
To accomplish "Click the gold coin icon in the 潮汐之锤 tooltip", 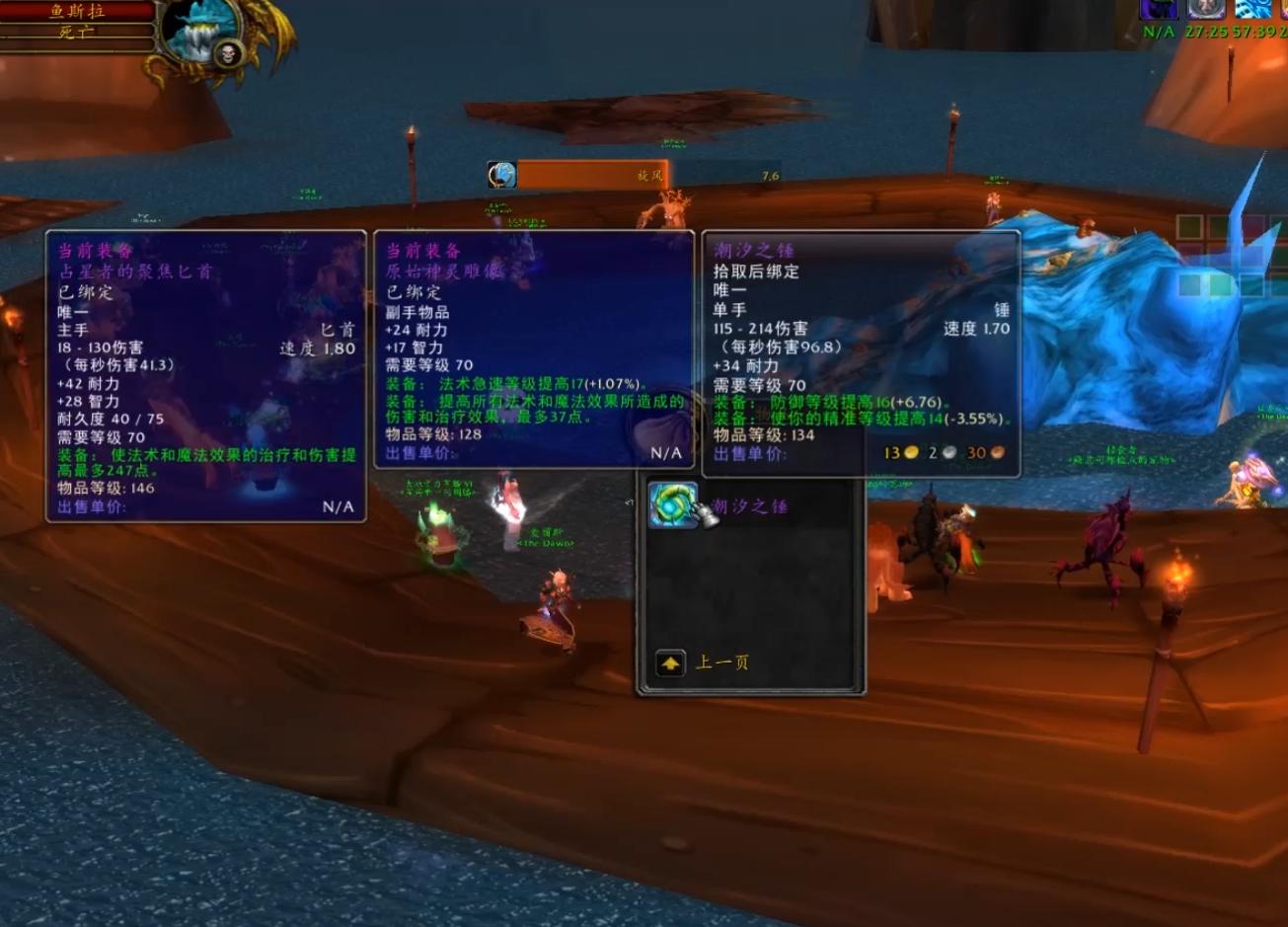I will coord(912,451).
